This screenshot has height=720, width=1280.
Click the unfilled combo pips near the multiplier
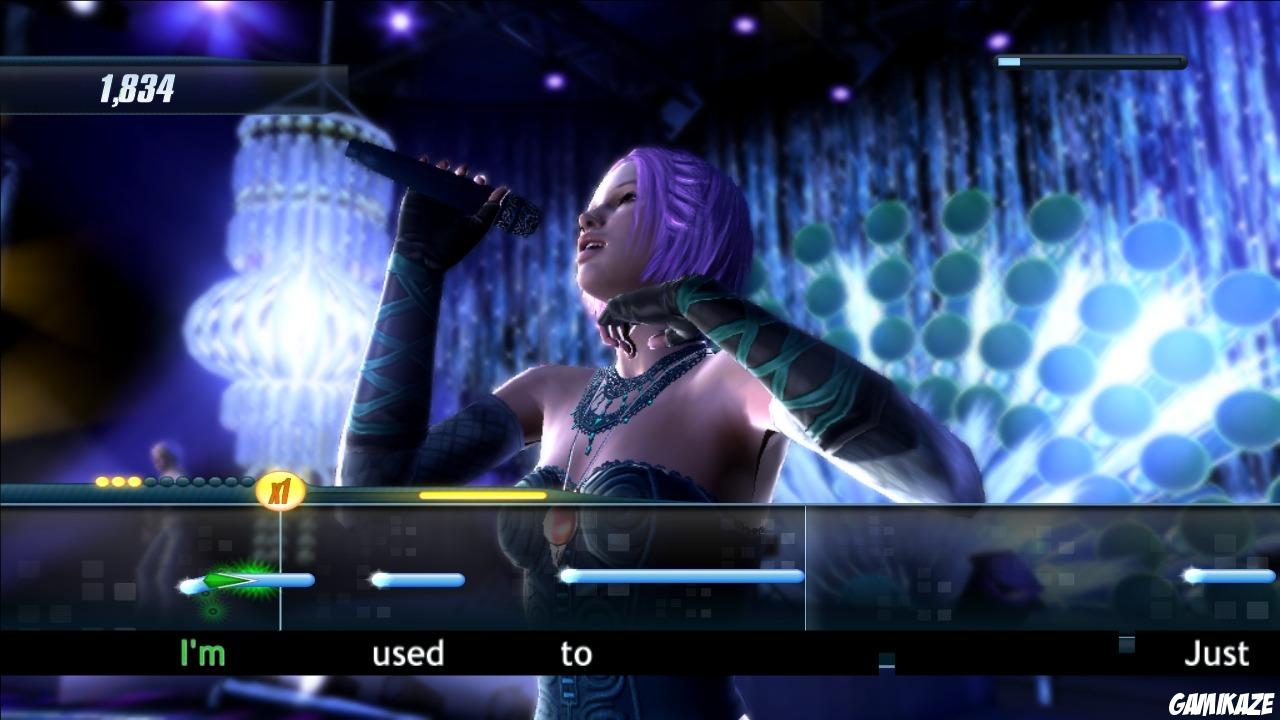point(198,483)
